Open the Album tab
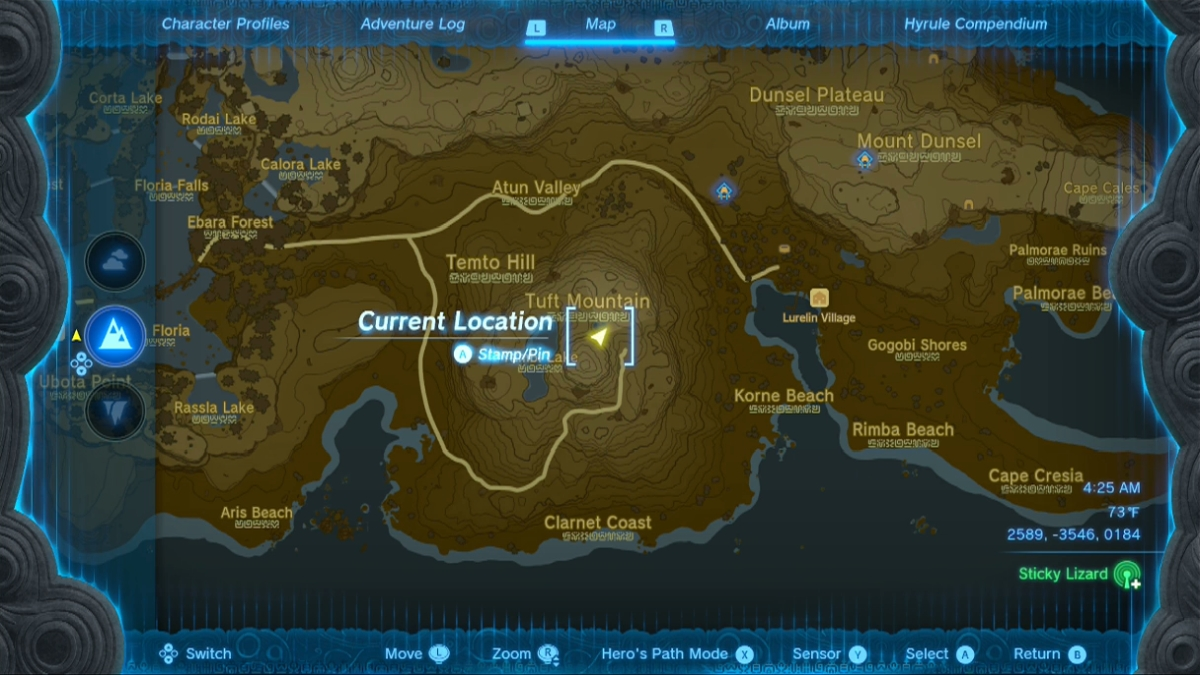The width and height of the screenshot is (1200, 675). 788,24
